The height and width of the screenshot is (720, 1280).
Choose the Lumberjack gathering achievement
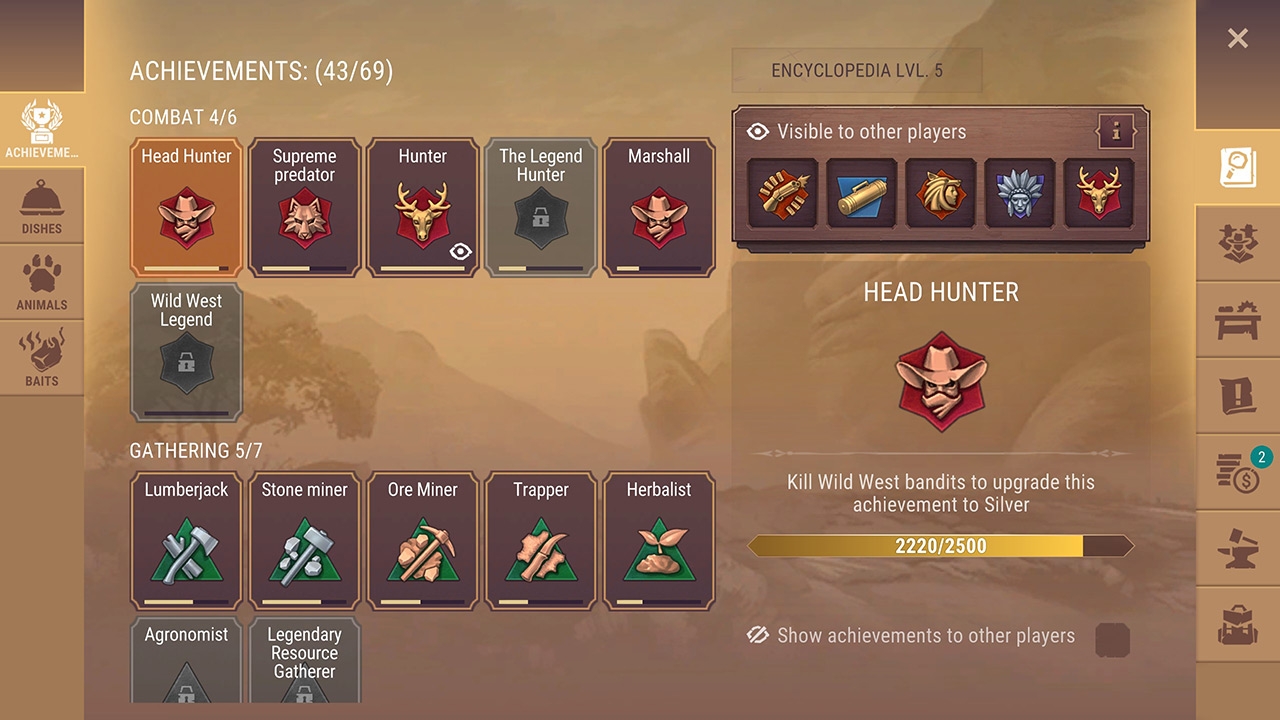tap(186, 541)
